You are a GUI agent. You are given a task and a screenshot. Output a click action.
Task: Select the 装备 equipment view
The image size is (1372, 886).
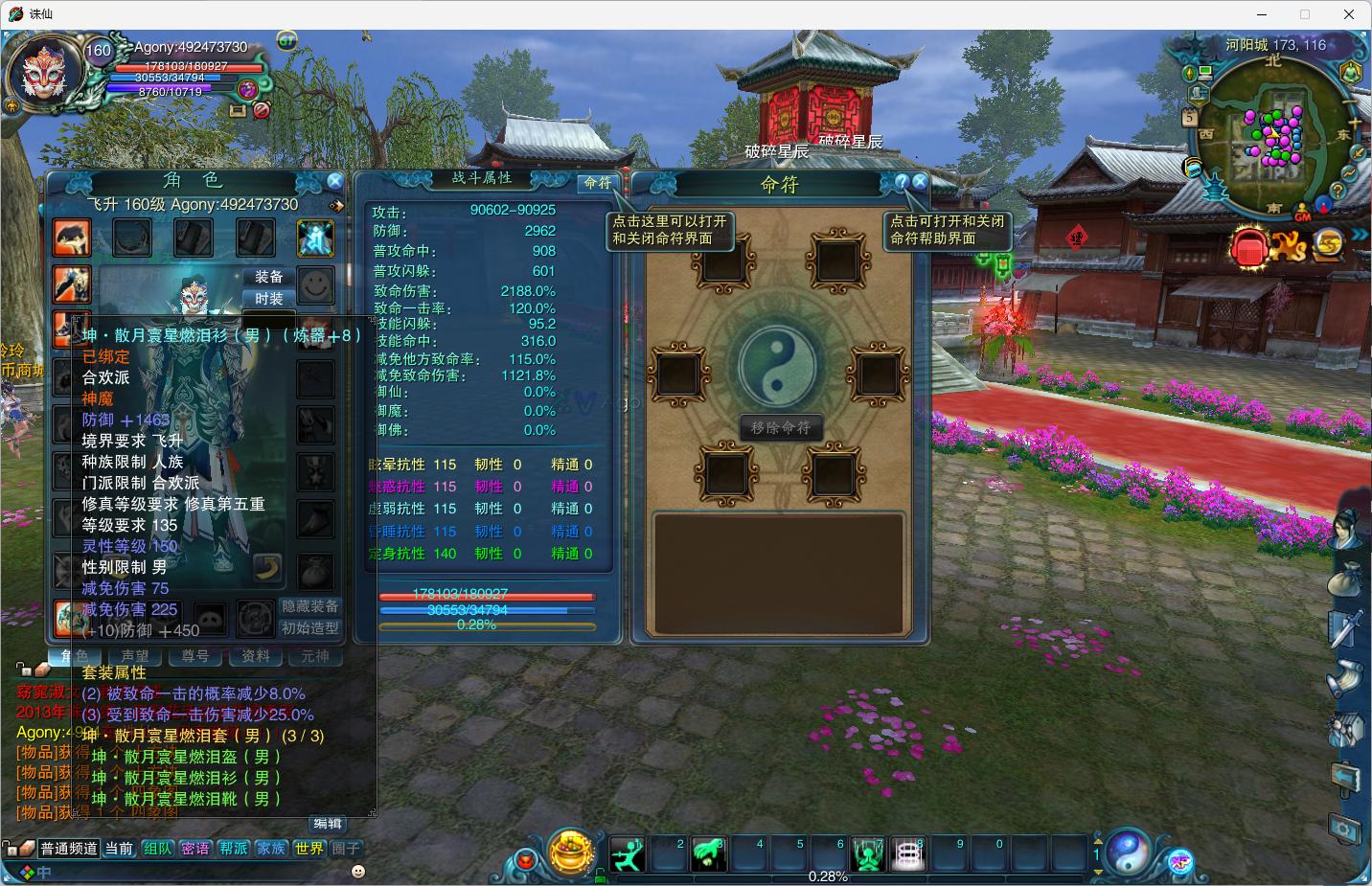click(x=269, y=277)
